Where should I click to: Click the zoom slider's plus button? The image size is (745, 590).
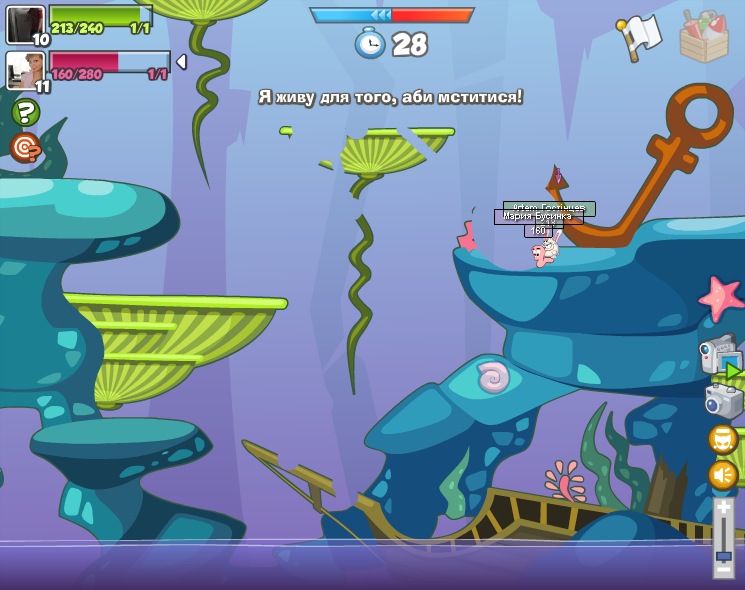click(x=723, y=508)
